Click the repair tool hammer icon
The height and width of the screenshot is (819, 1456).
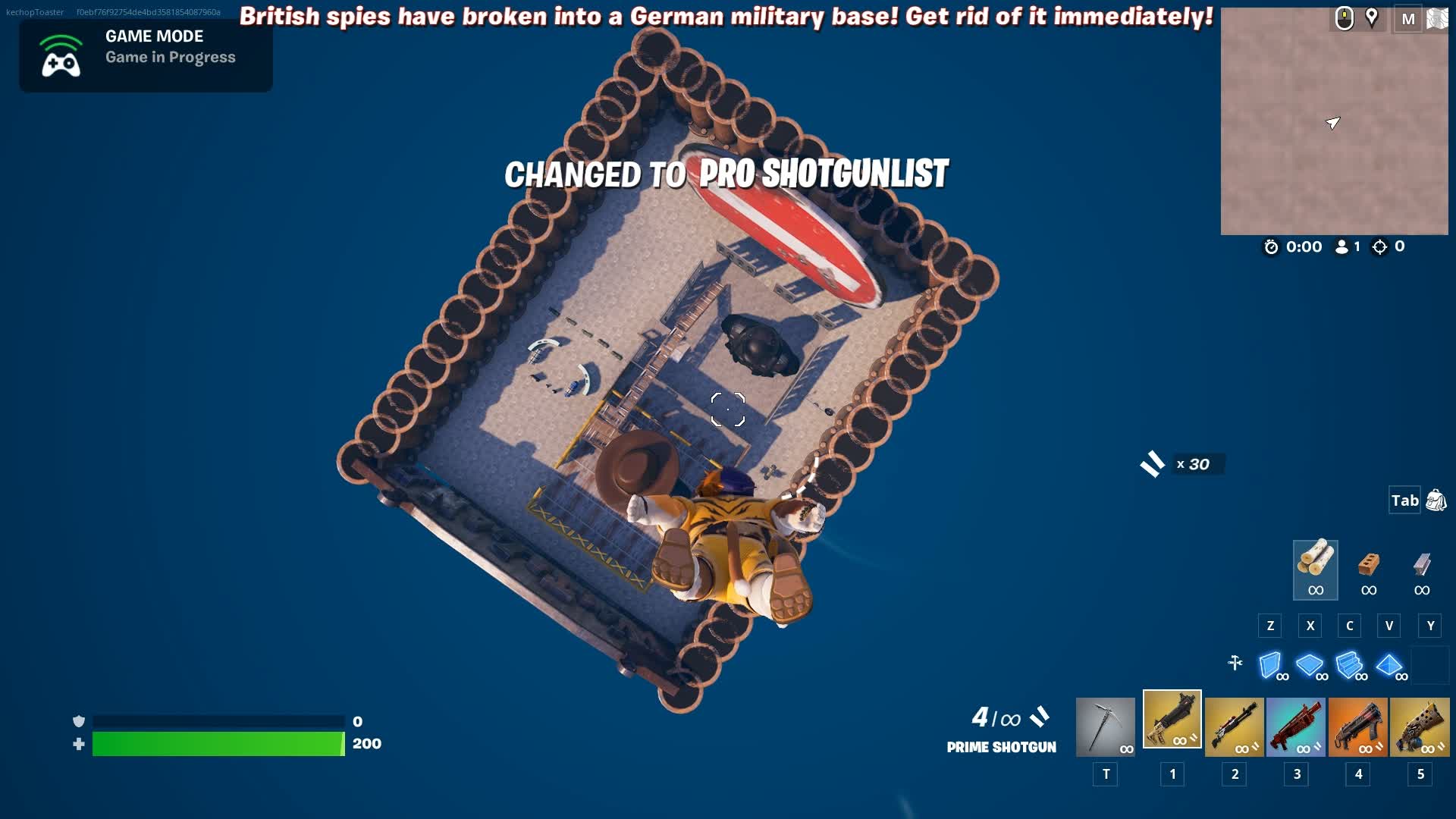tap(1236, 664)
